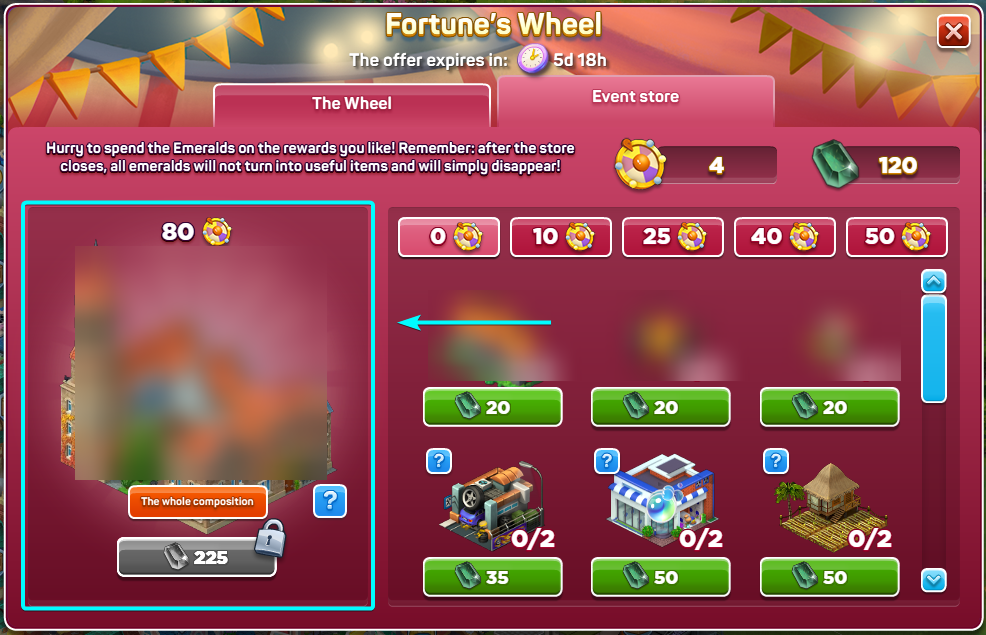986x635 pixels.
Task: Choose the 40 tokens filter
Action: pos(784,237)
